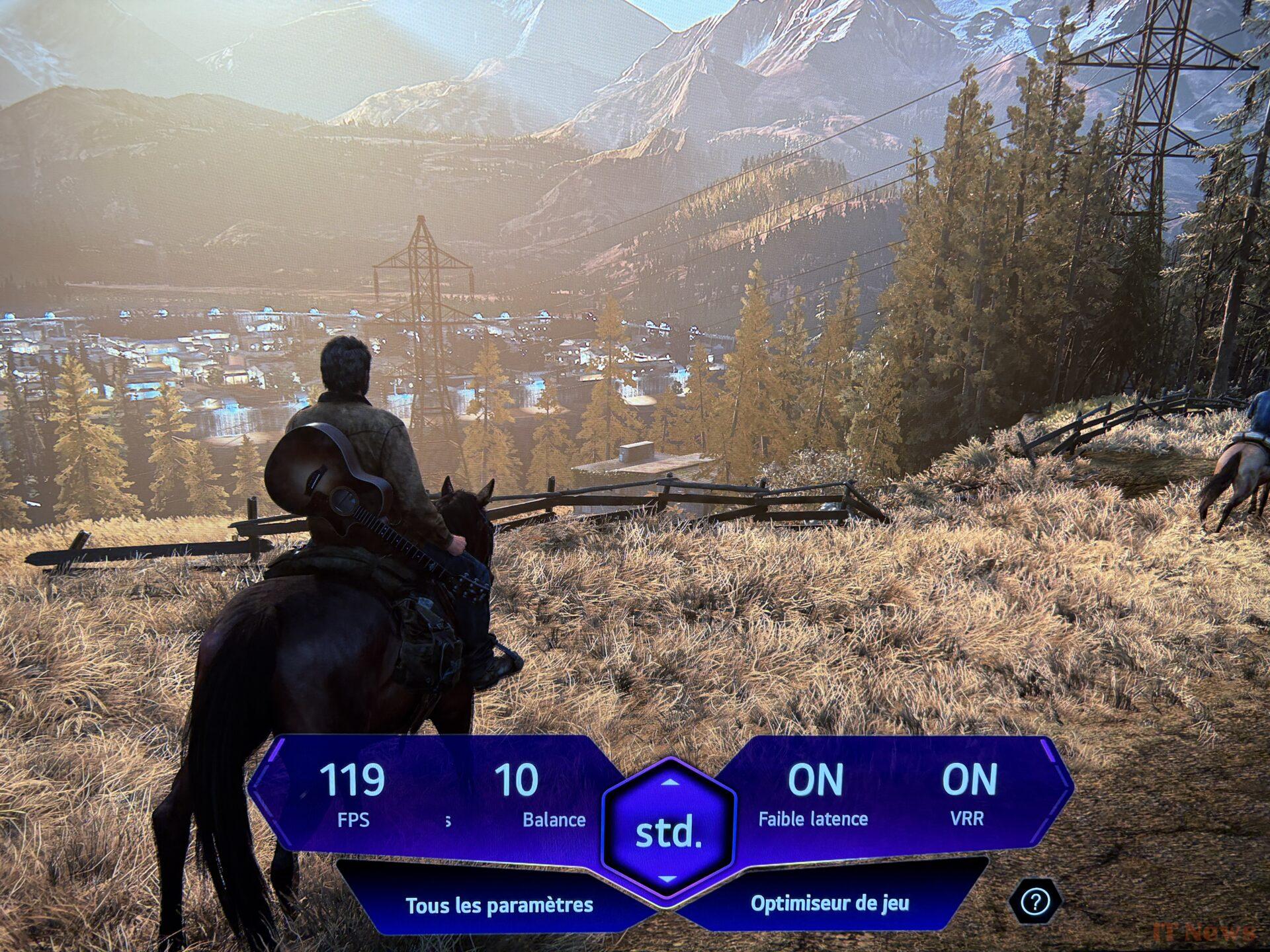1270x952 pixels.
Task: Select the std. game mode hexagon
Action: pos(668,832)
